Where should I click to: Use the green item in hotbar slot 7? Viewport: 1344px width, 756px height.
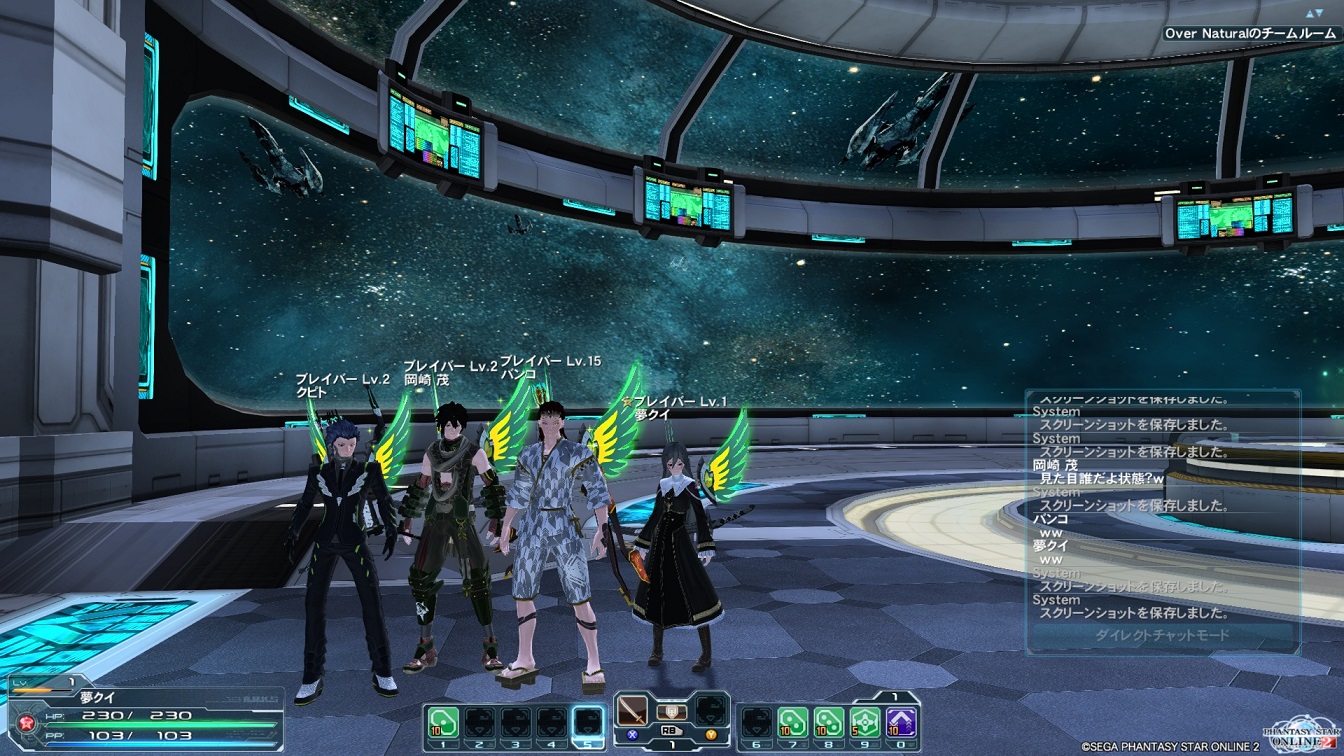pyautogui.click(x=792, y=721)
